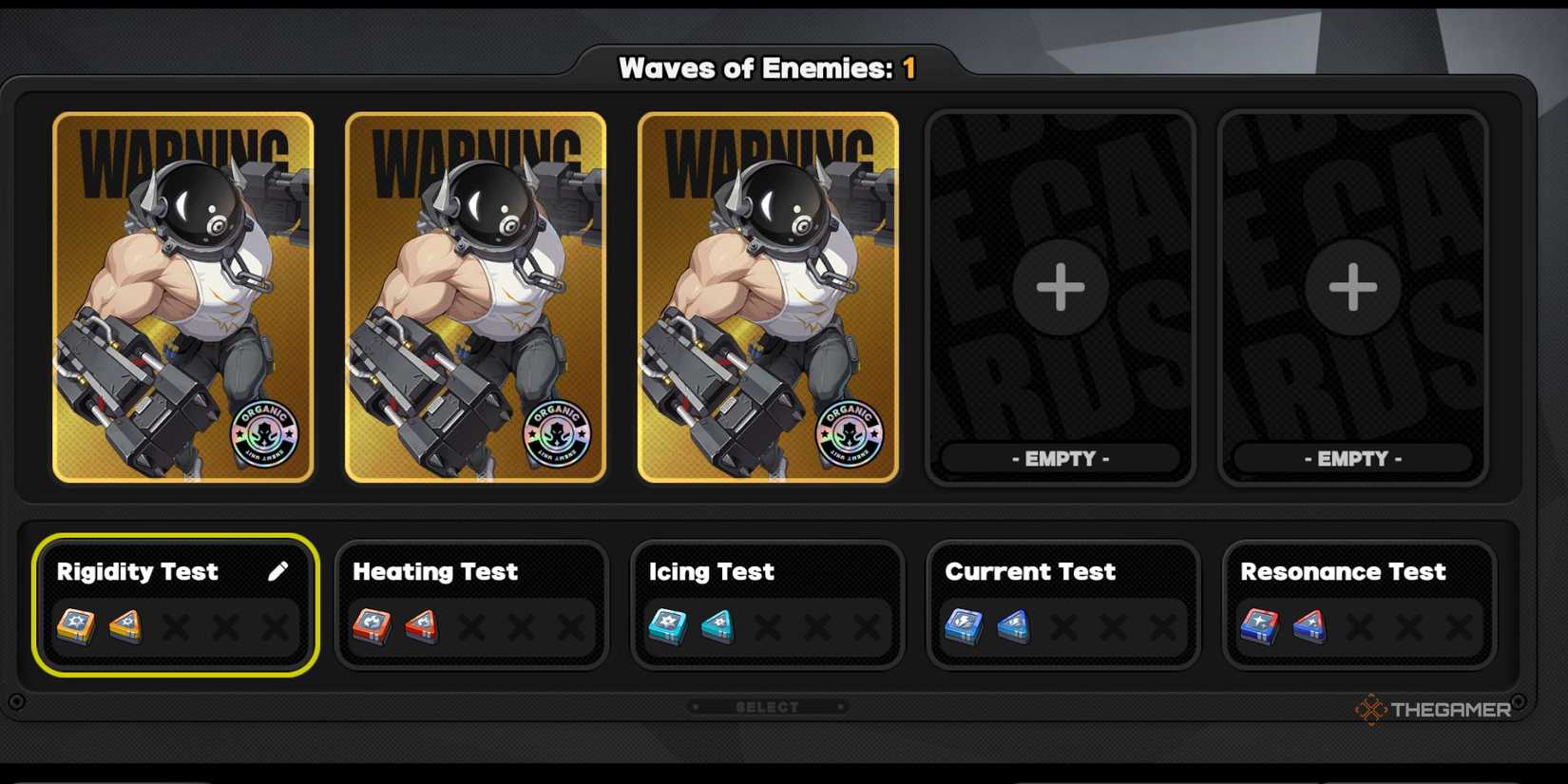This screenshot has height=784, width=1568.
Task: Click the first X slot in Rigidity Test
Action: [176, 627]
